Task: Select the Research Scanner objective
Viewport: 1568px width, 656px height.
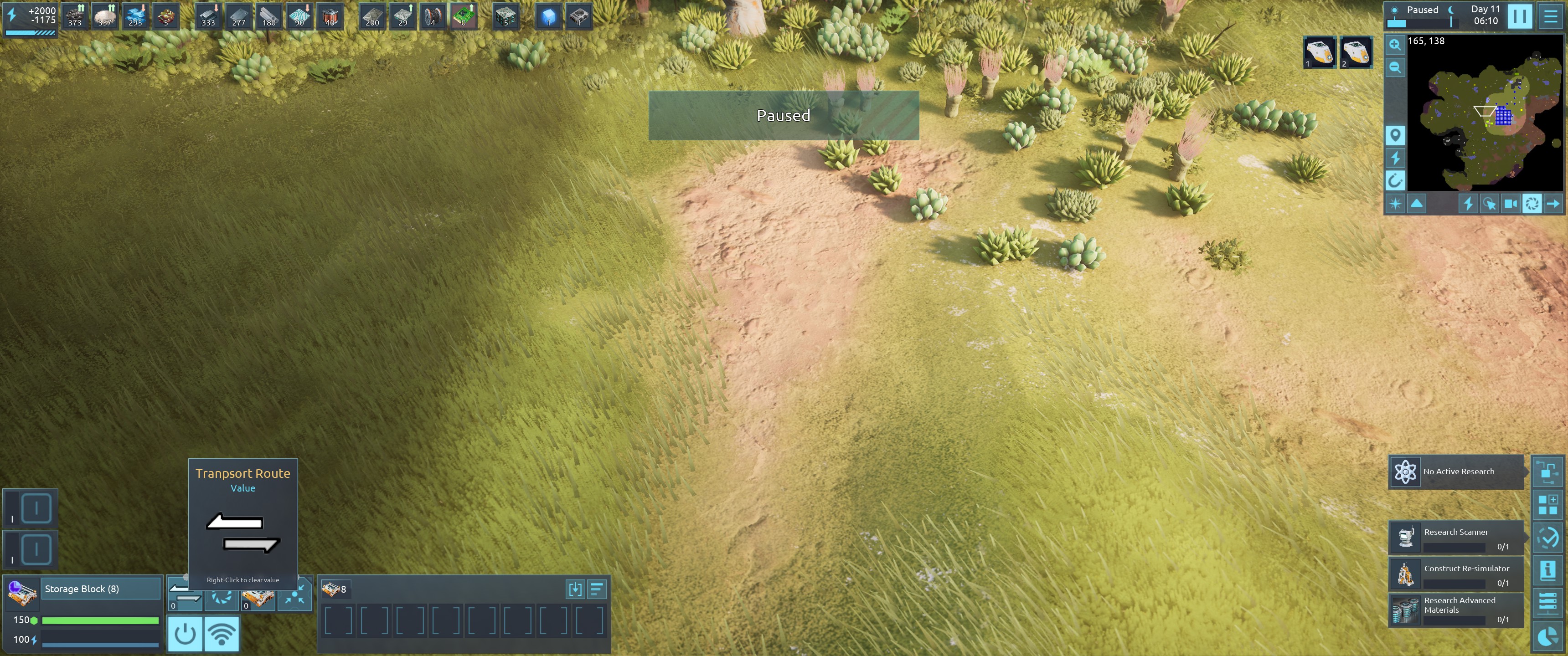Action: click(x=1456, y=538)
